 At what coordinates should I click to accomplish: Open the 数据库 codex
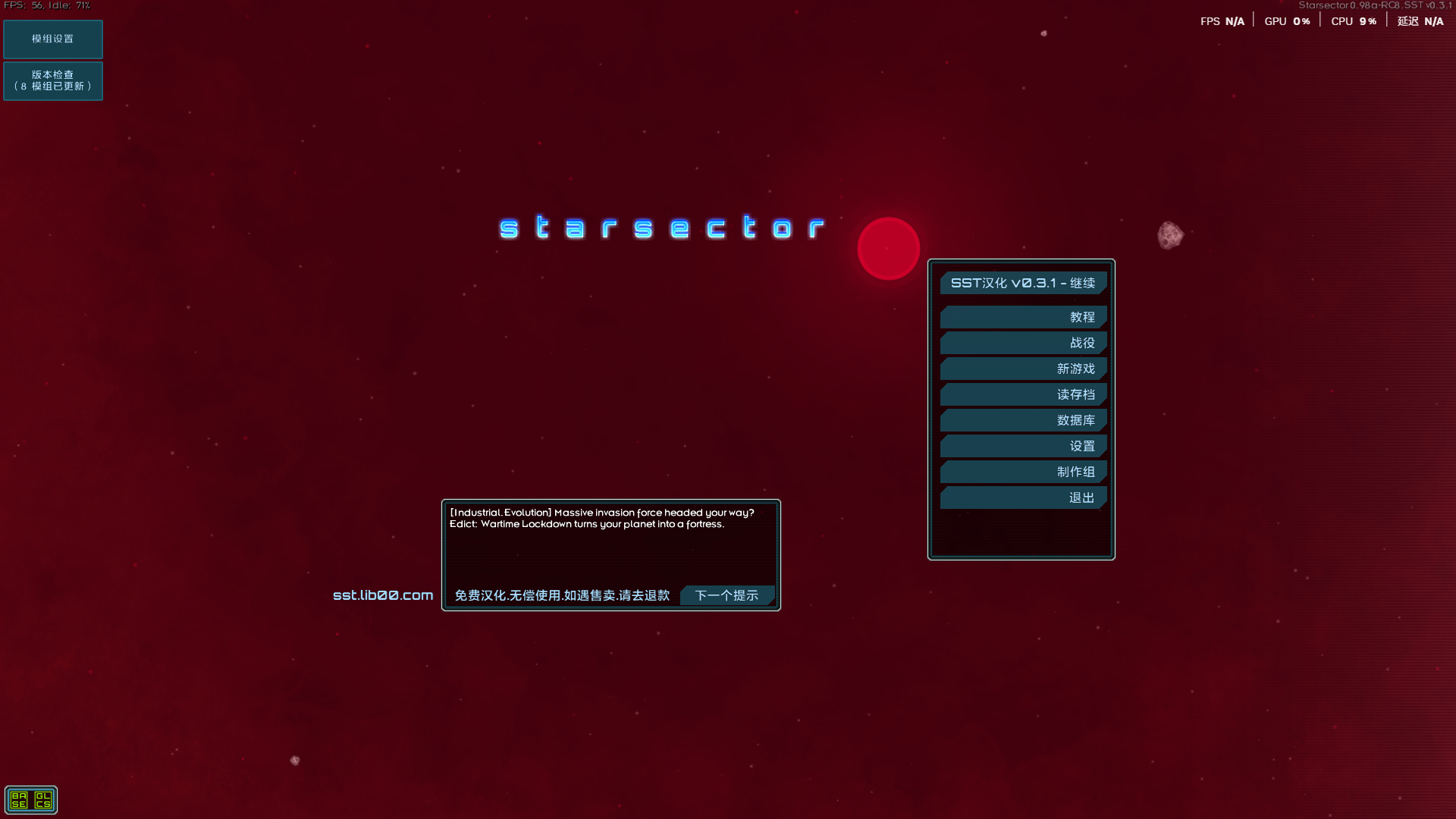tap(1023, 420)
